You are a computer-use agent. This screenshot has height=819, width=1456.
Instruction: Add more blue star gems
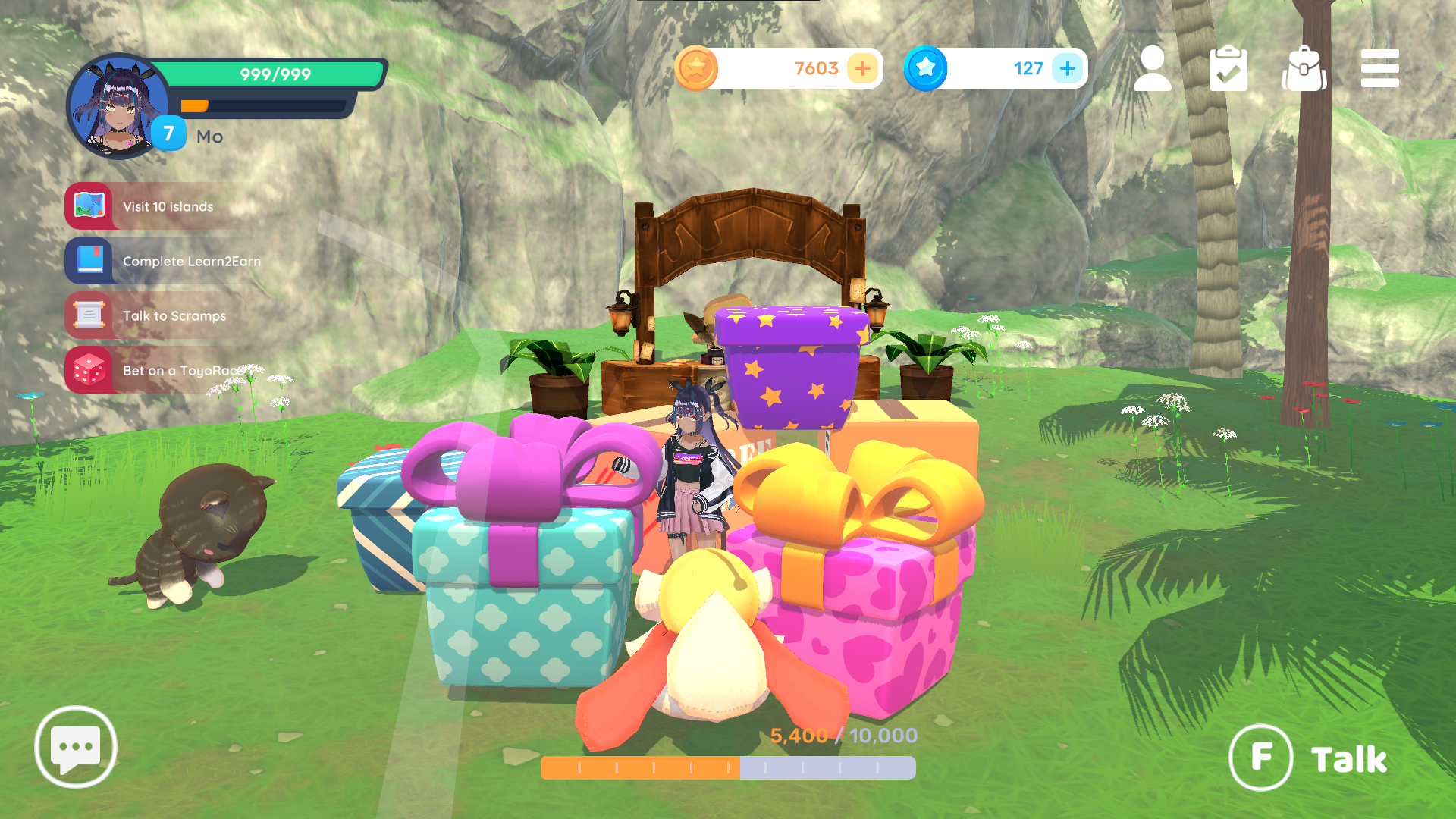click(x=1067, y=69)
